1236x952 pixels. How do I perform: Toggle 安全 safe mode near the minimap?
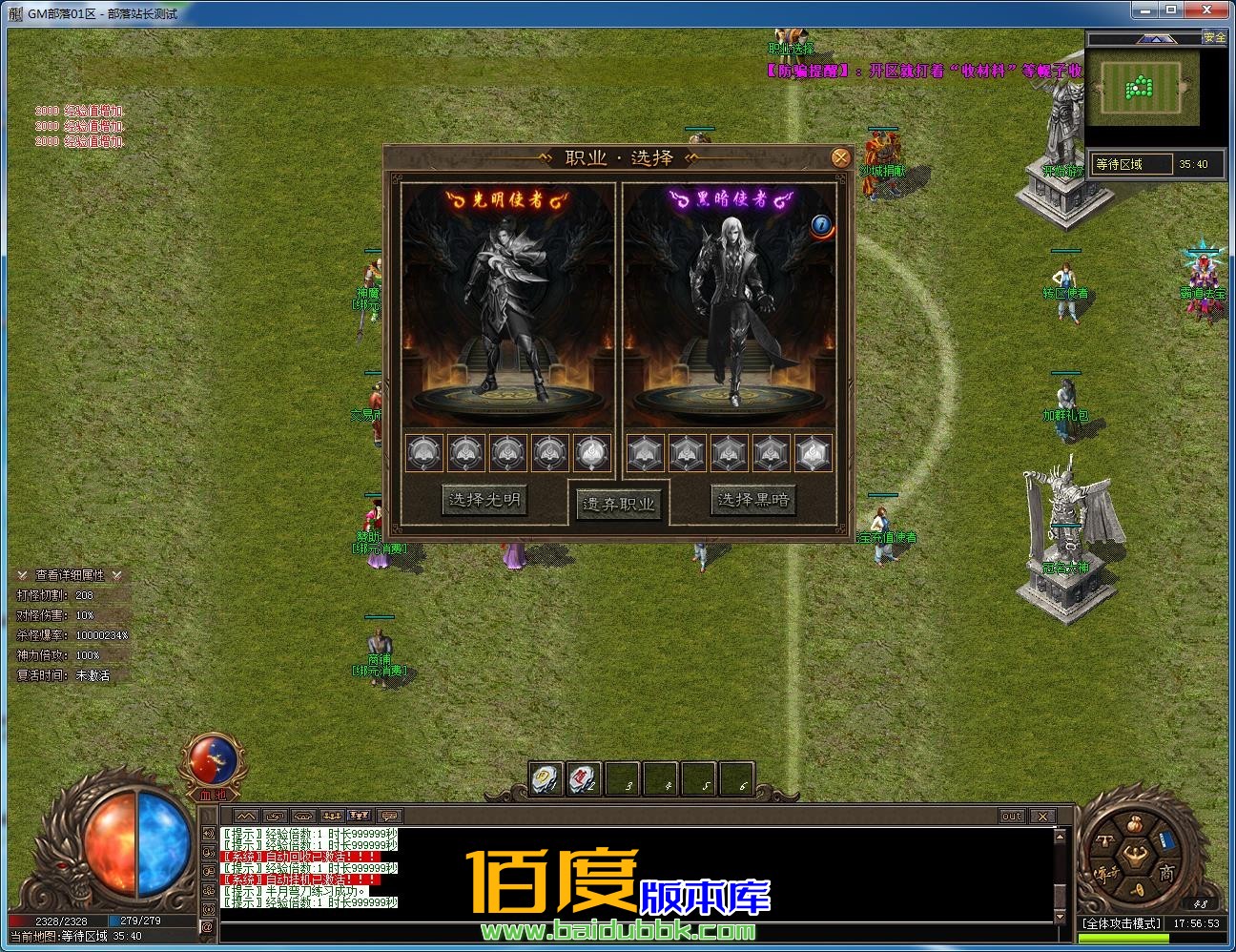(x=1216, y=37)
